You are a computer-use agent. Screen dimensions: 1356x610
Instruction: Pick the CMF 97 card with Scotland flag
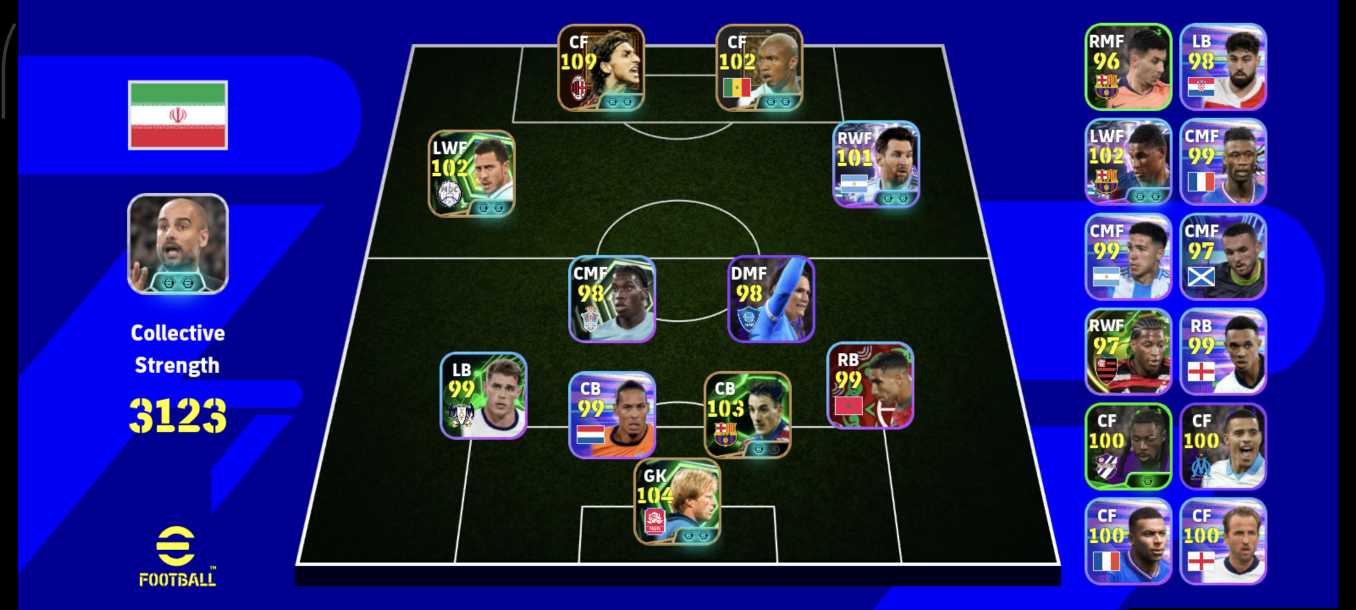coord(1223,256)
